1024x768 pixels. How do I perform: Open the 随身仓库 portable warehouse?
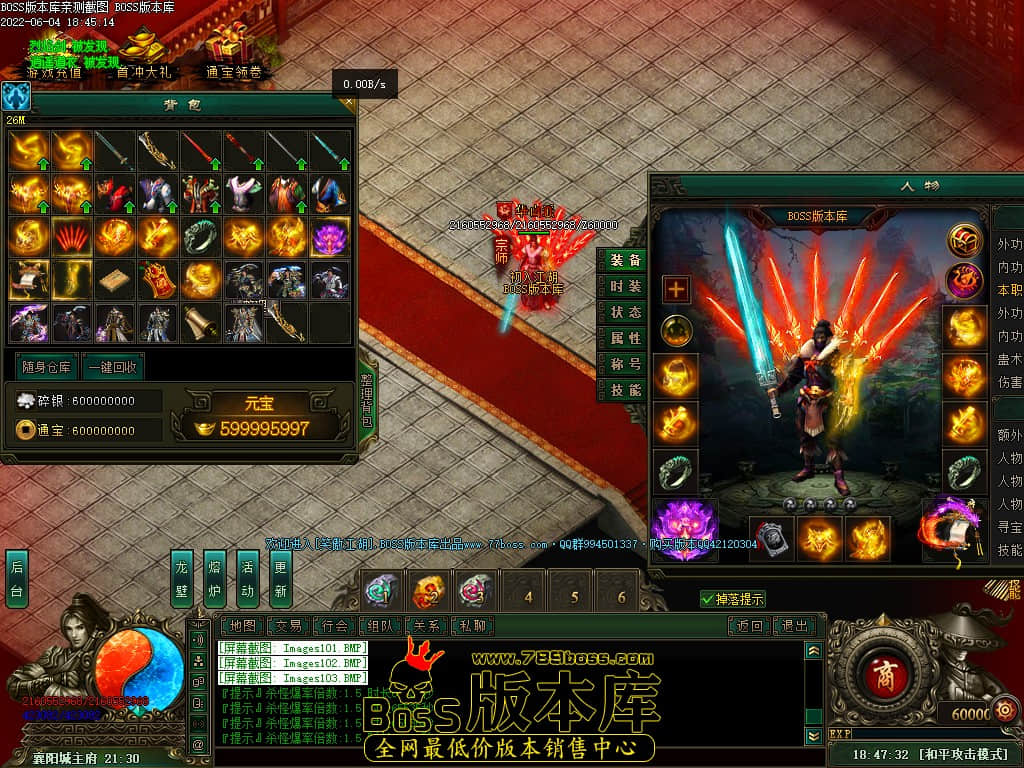(47, 366)
